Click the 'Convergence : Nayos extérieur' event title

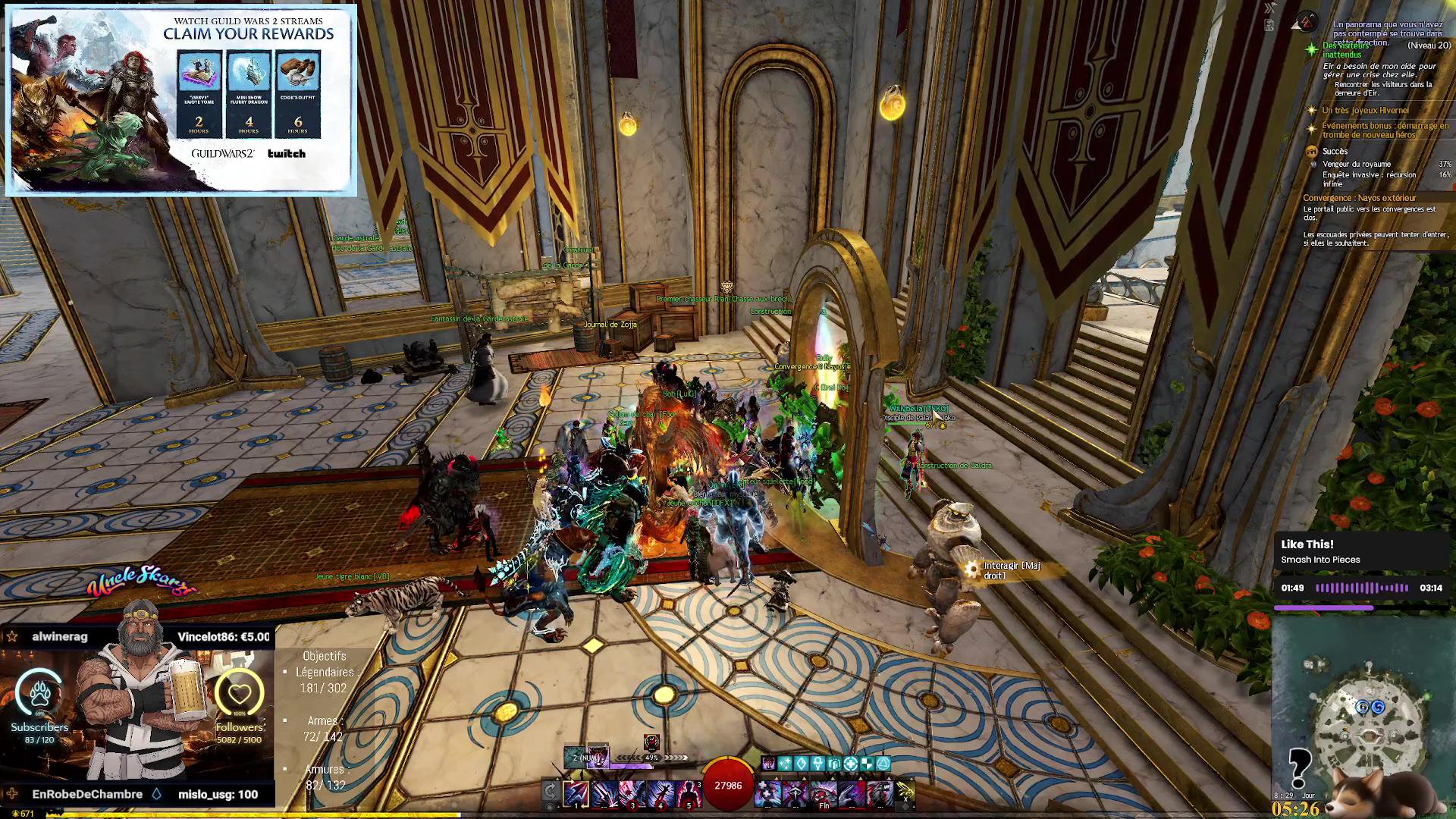pyautogui.click(x=1359, y=198)
